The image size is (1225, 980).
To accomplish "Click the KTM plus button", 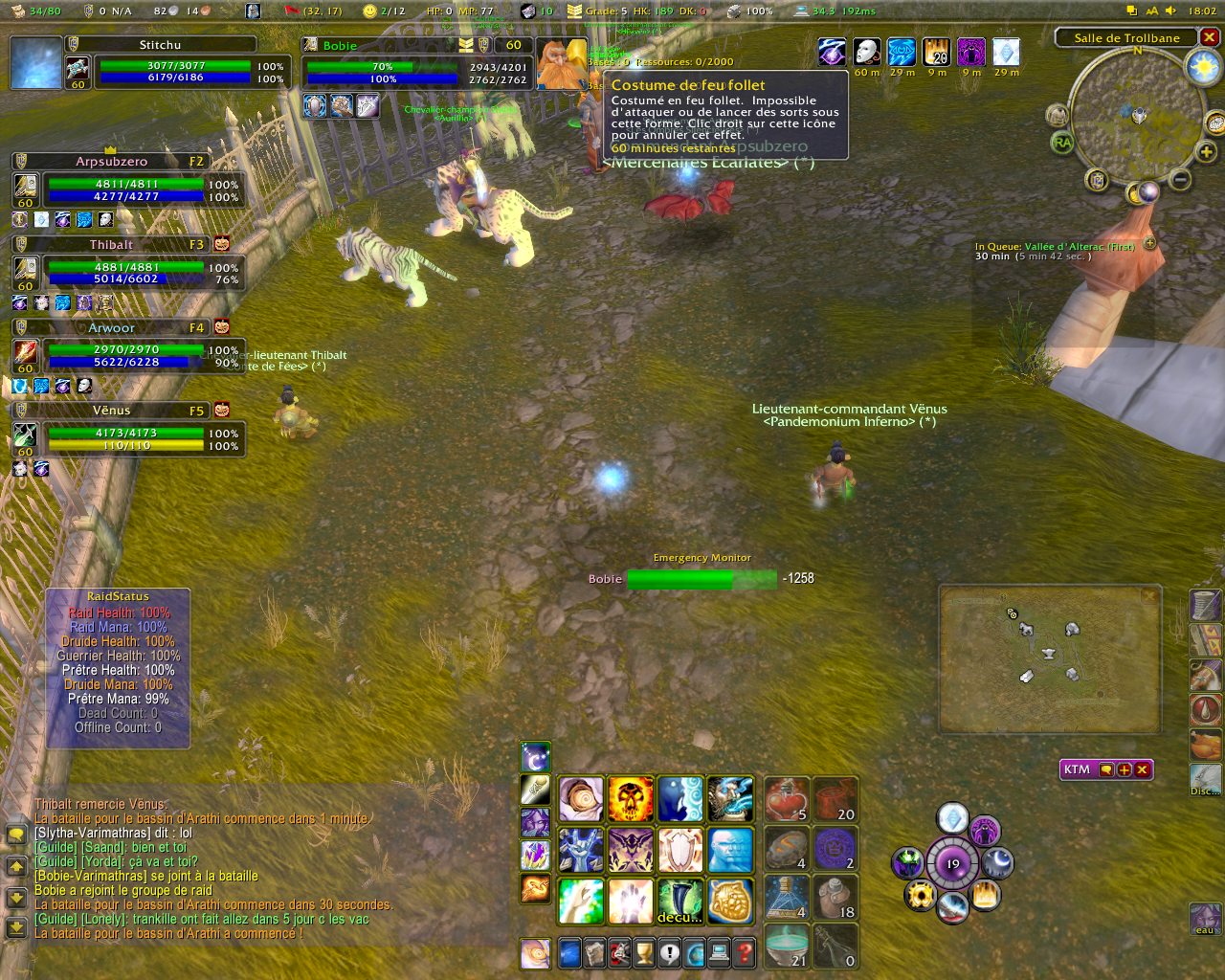I will click(1125, 769).
